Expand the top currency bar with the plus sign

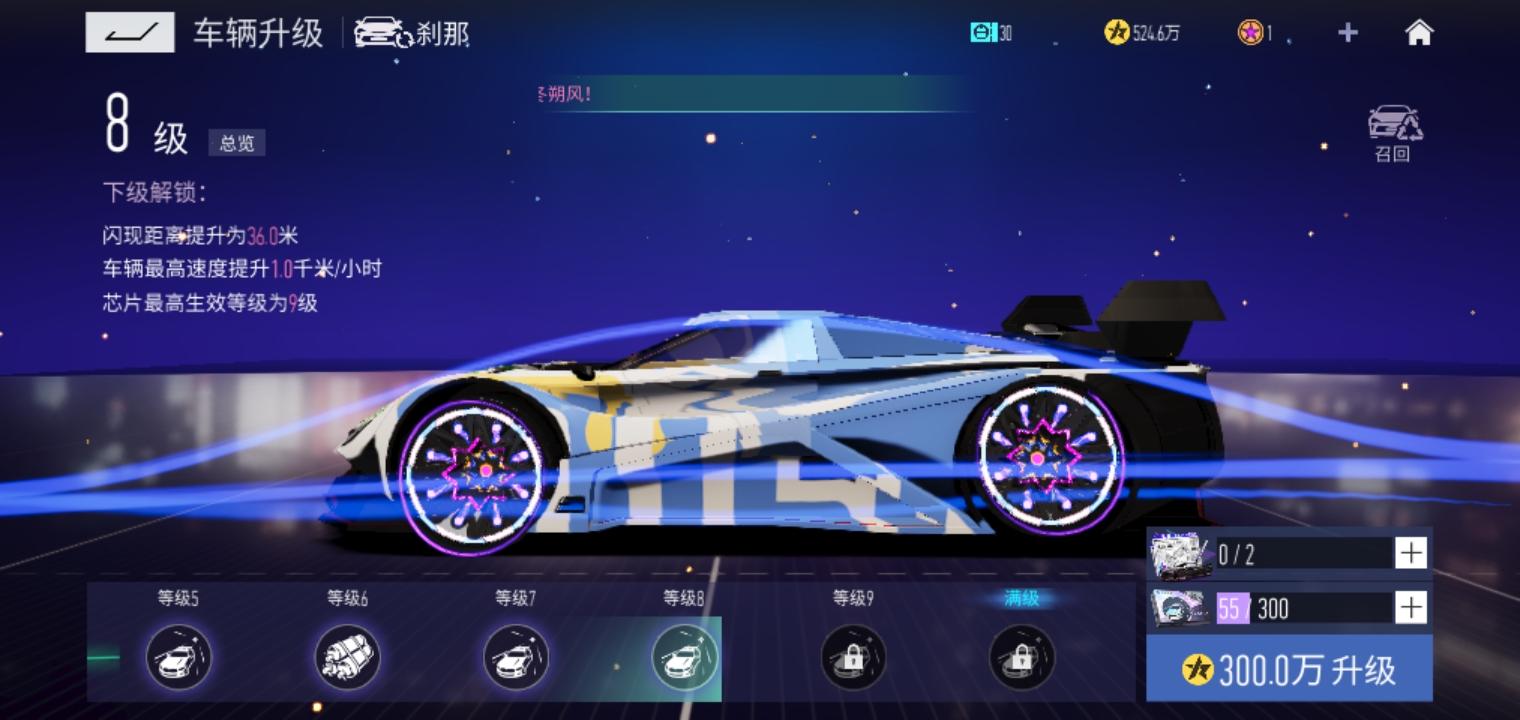[x=1347, y=32]
